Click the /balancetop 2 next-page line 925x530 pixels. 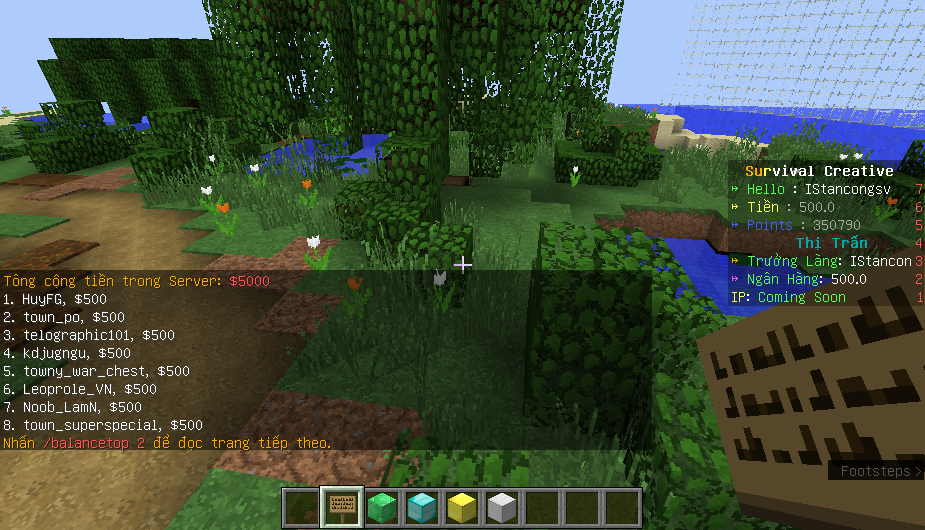tap(167, 443)
